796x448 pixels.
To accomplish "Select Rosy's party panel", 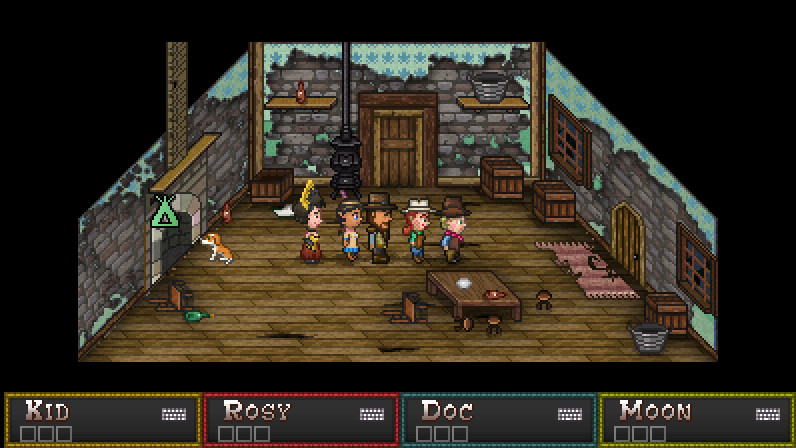I will coord(300,420).
